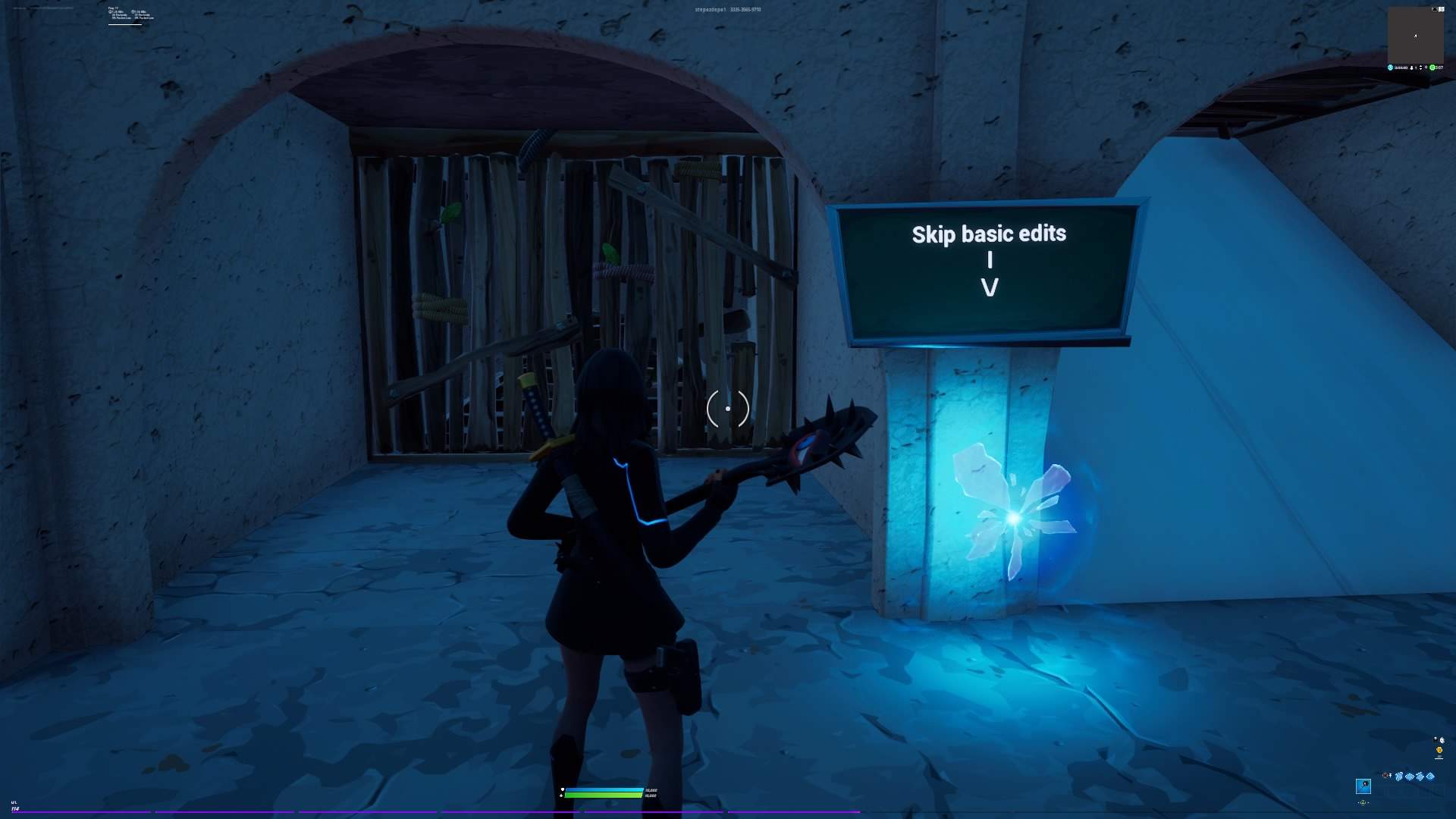Viewport: 1456px width, 819px height.
Task: Open the minimap in the top-right corner
Action: pos(1417,34)
